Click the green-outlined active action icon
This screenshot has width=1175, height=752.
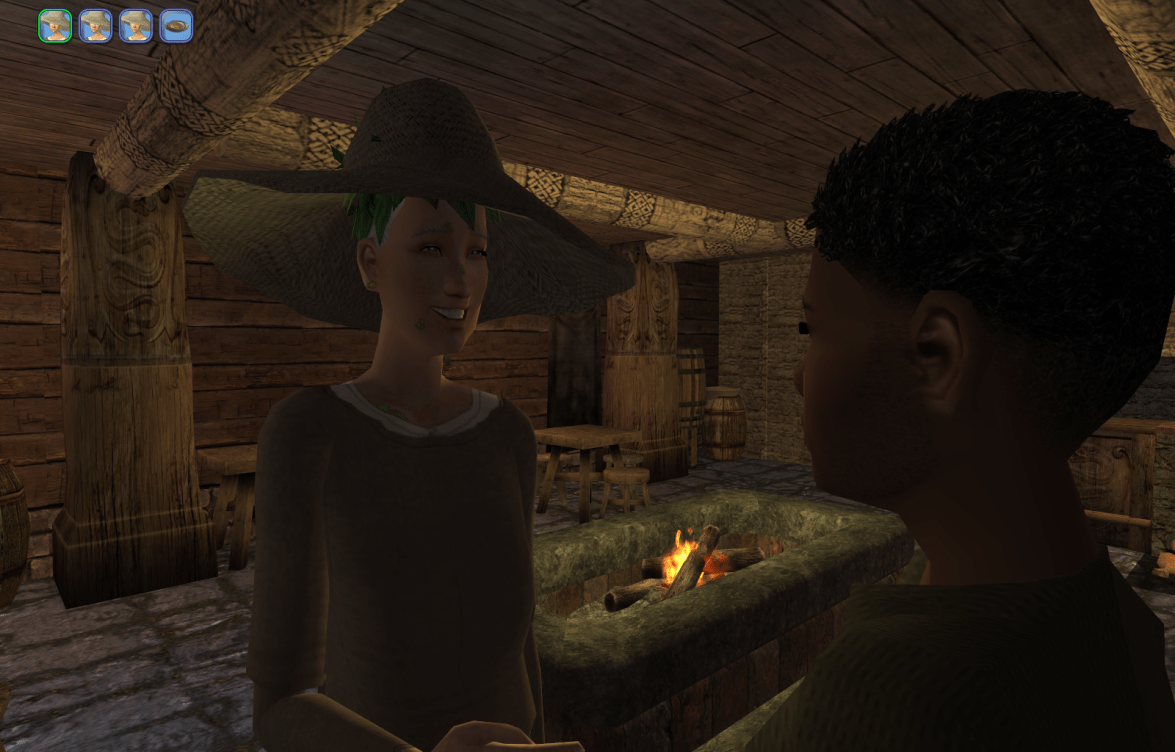tap(56, 26)
